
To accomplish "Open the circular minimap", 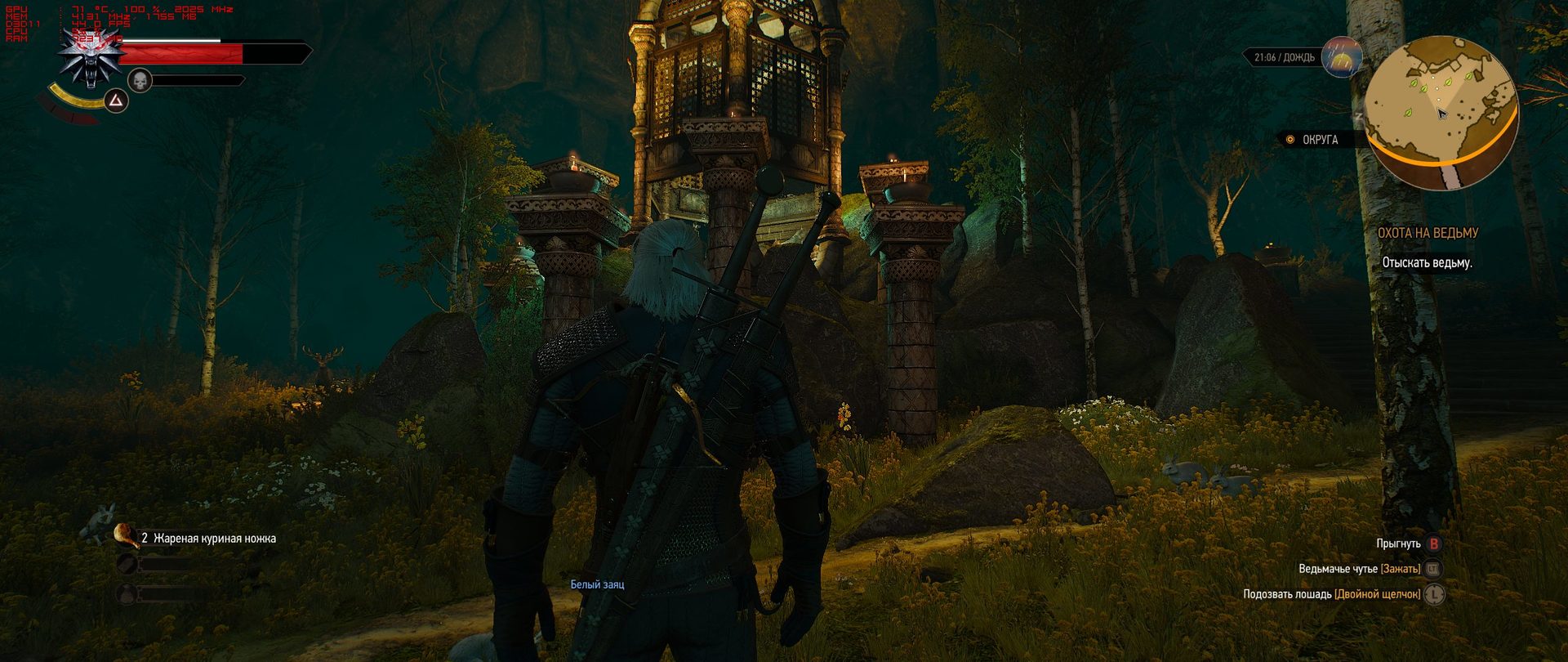I will click(1441, 111).
